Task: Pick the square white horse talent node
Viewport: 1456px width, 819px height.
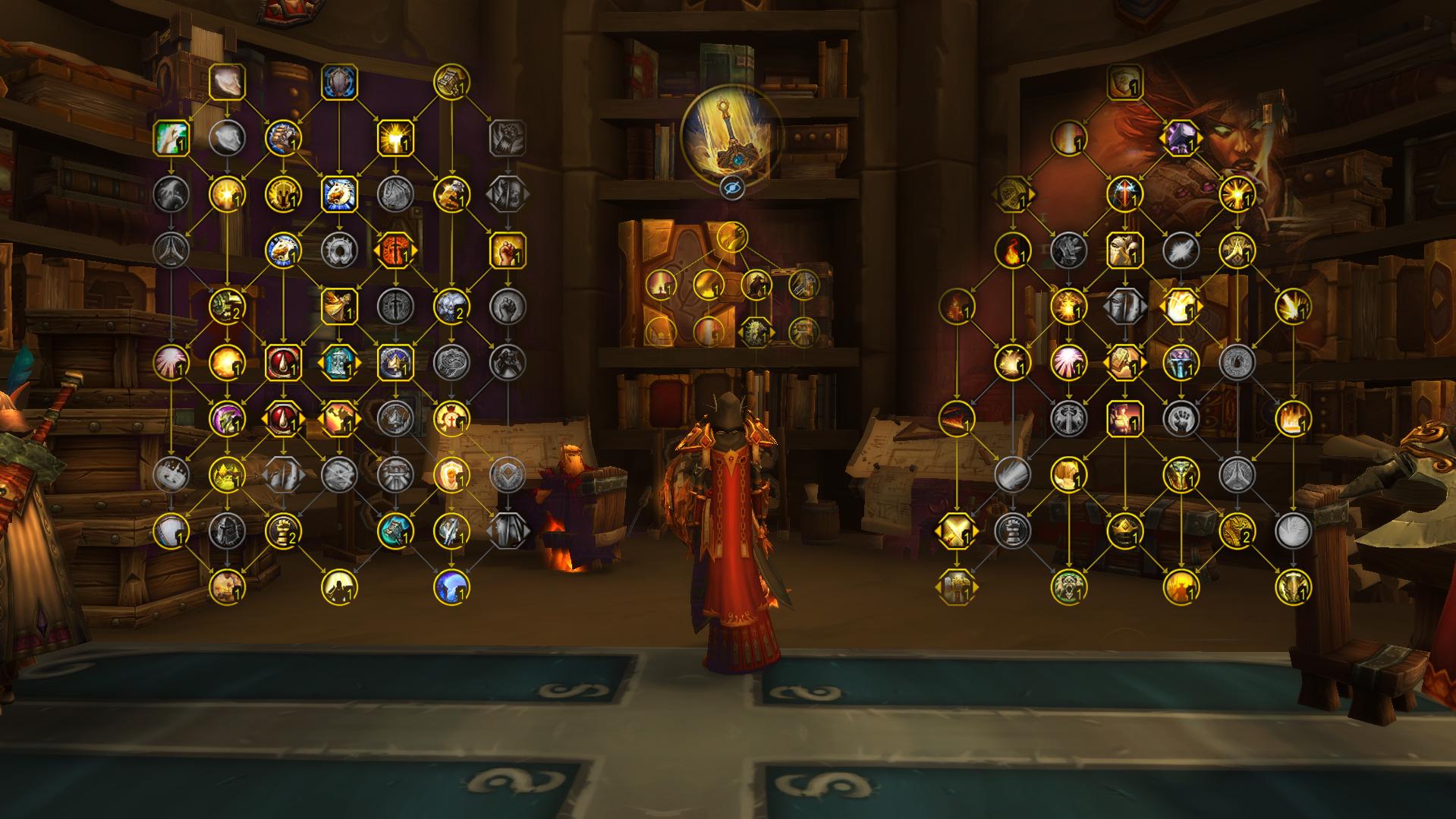Action: point(339,194)
